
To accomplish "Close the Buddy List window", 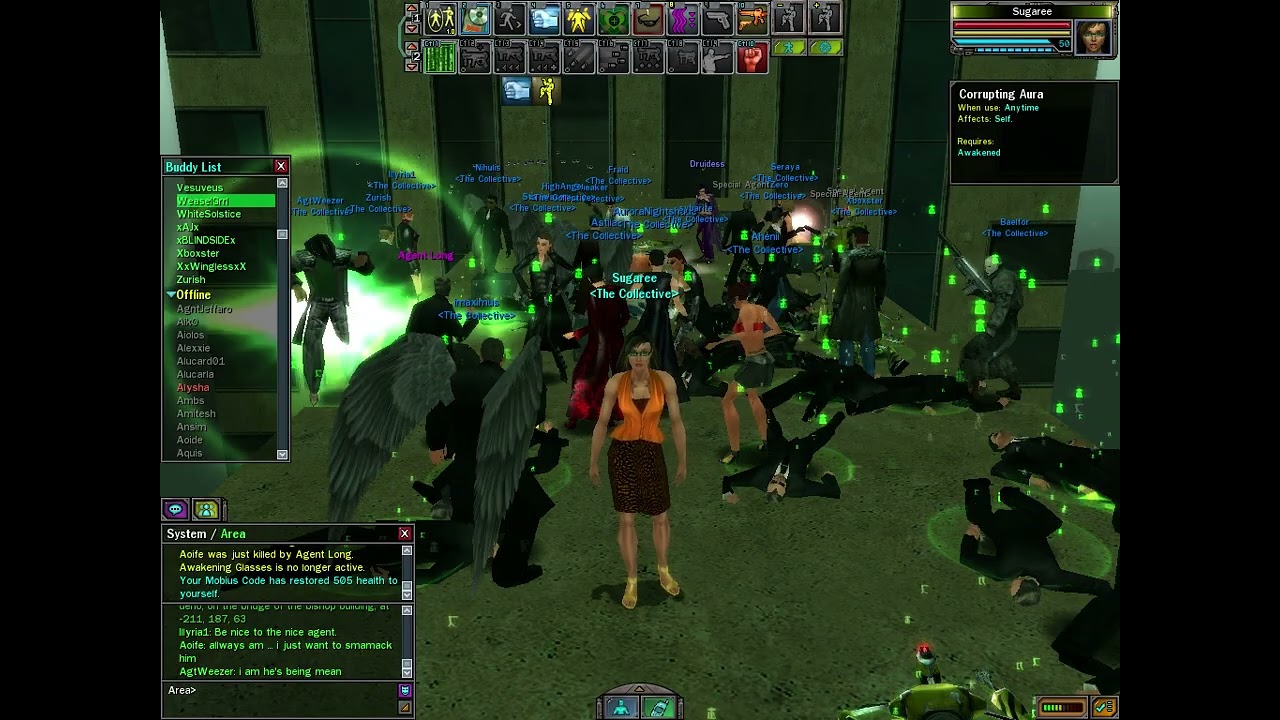I will (281, 167).
